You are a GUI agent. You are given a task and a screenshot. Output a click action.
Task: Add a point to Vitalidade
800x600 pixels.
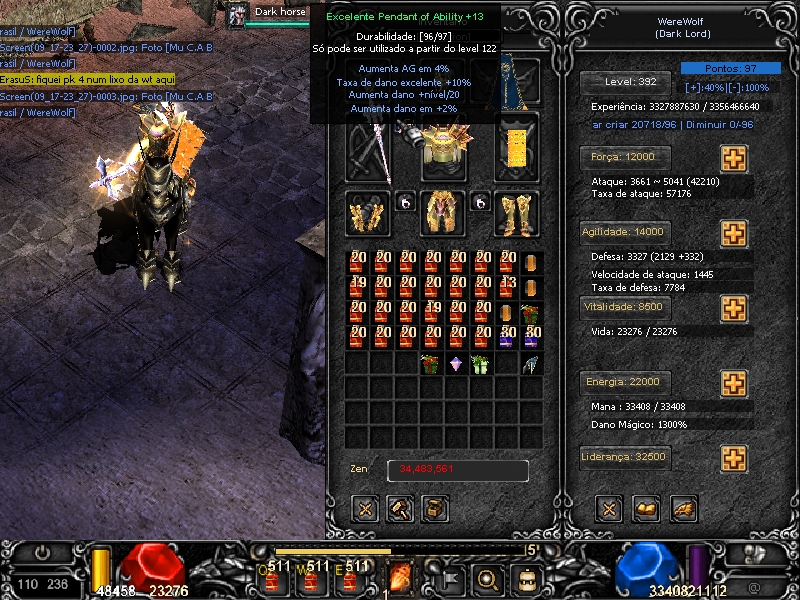[x=734, y=308]
